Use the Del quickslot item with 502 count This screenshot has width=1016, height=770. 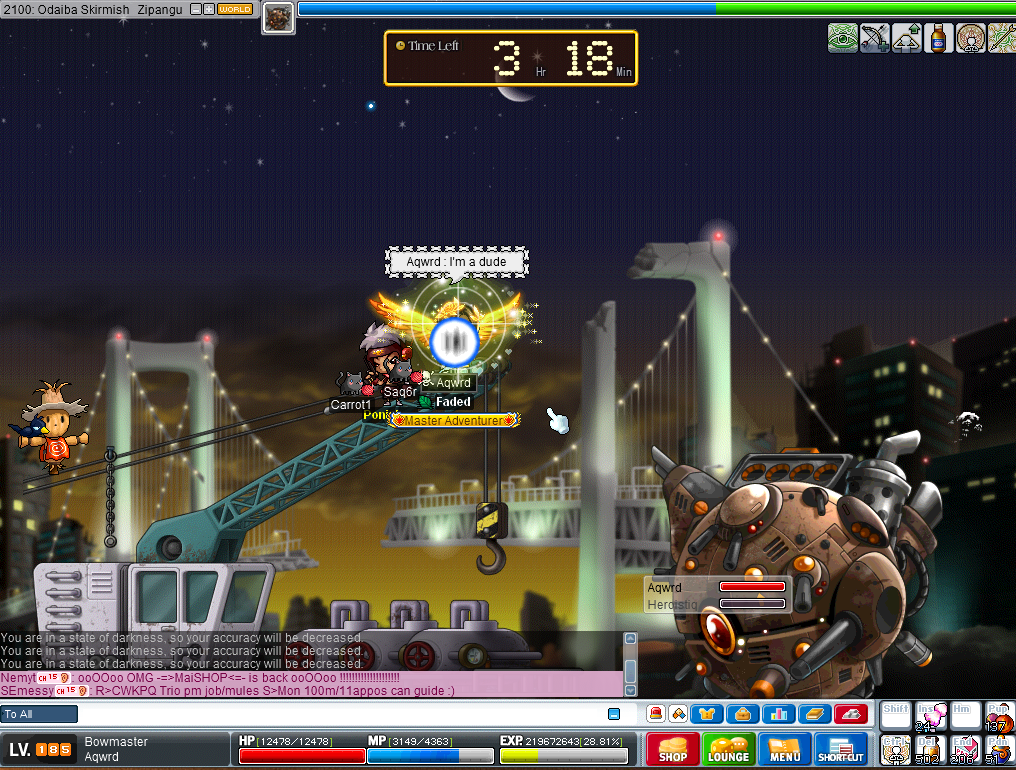(930, 750)
